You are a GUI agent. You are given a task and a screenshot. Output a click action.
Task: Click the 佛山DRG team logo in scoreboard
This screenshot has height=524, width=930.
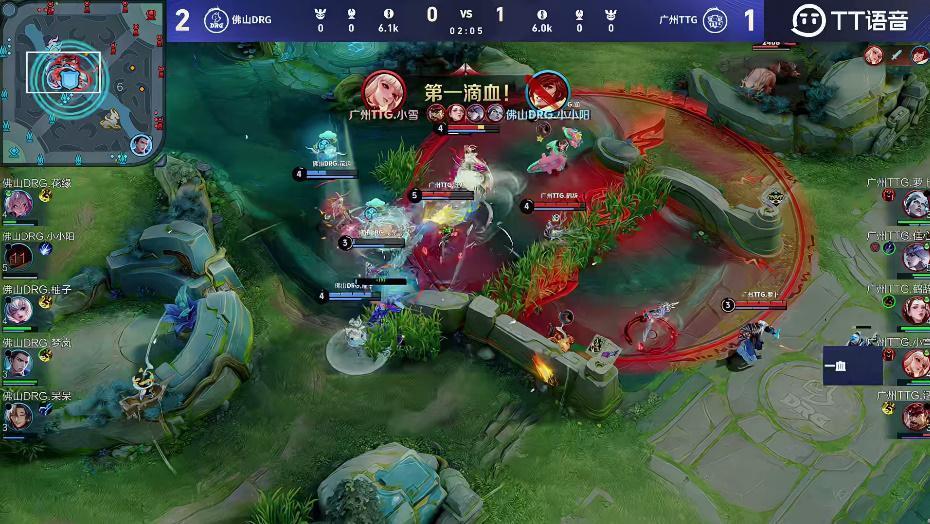215,20
